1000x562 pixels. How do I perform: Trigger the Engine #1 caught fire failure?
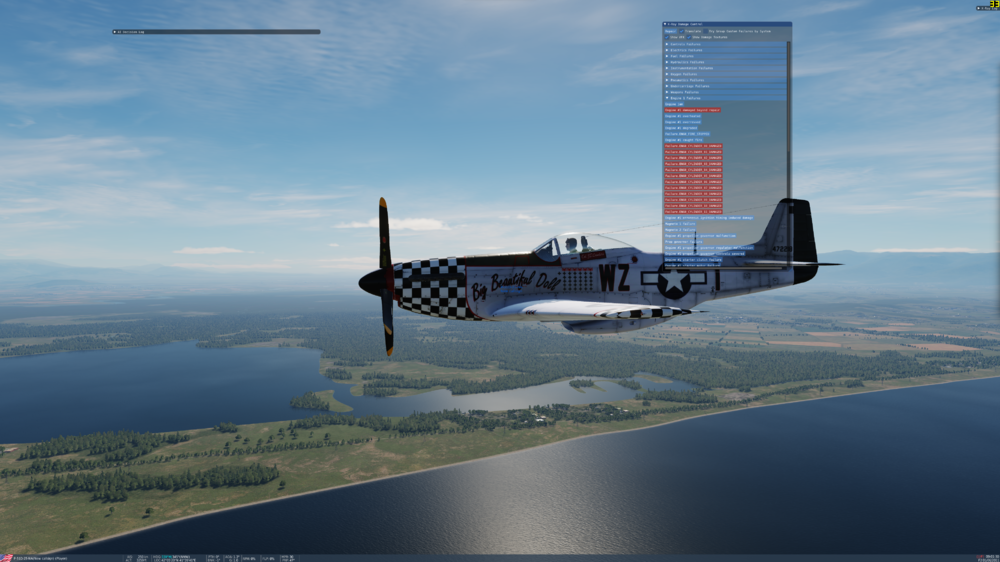683,140
